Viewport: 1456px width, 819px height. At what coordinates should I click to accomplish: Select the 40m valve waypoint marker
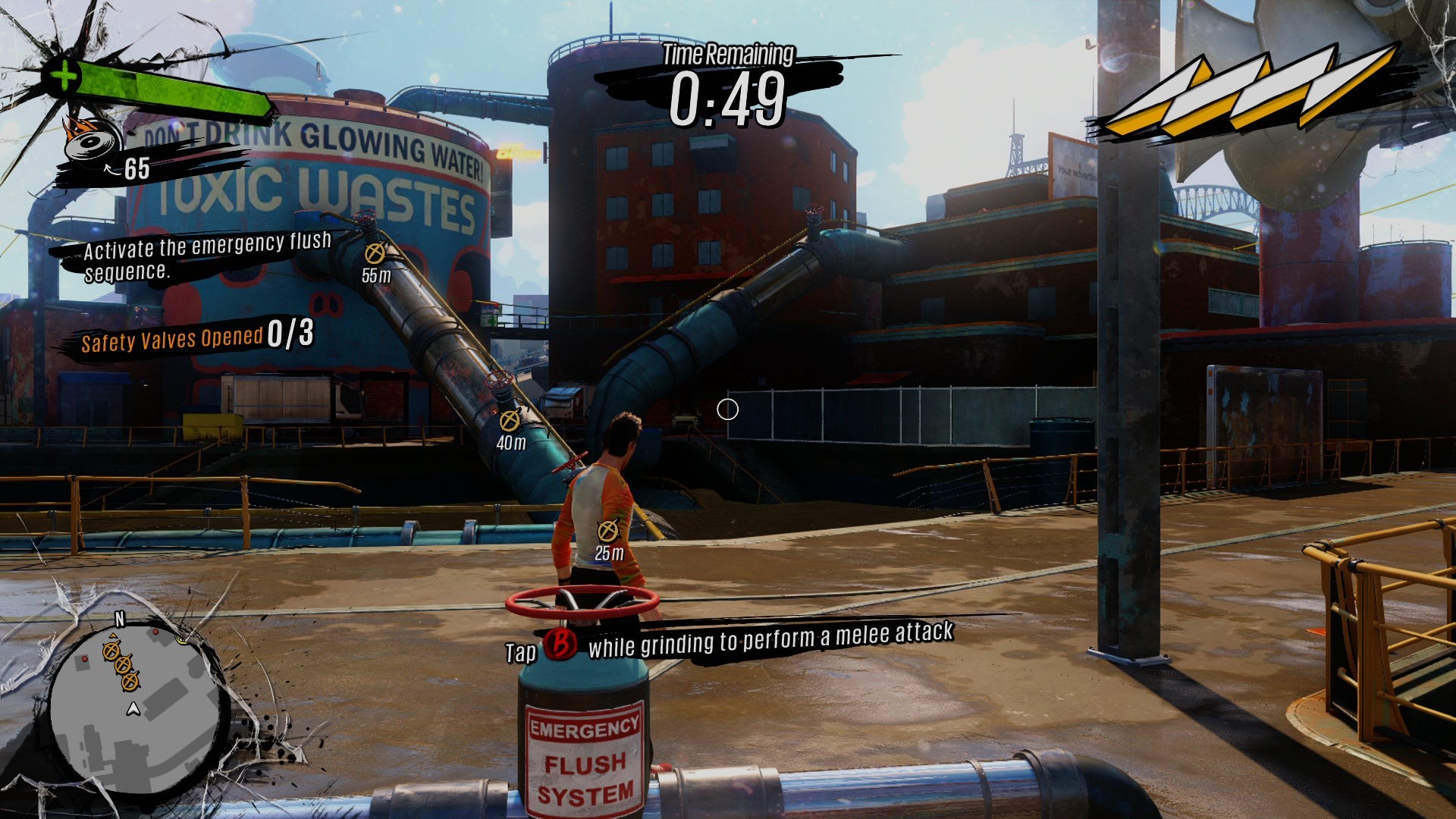click(x=510, y=419)
